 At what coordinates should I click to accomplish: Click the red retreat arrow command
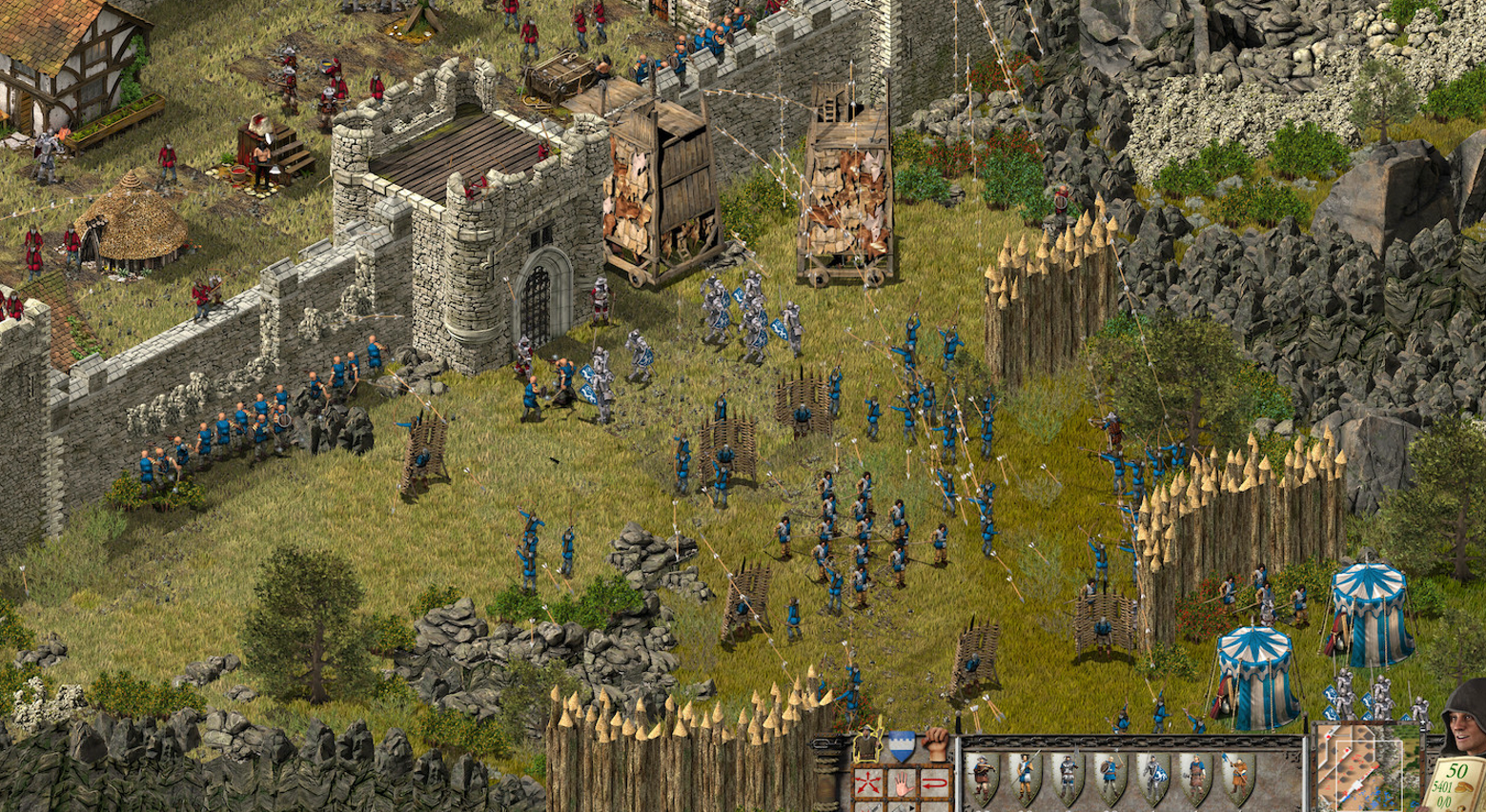point(934,783)
